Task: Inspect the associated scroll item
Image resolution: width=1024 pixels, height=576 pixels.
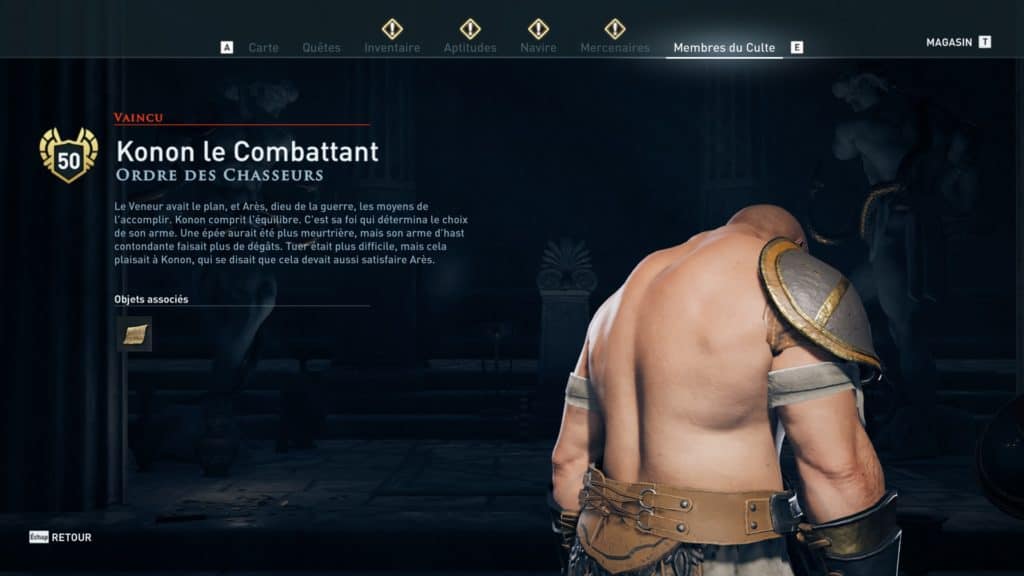Action: tap(134, 335)
